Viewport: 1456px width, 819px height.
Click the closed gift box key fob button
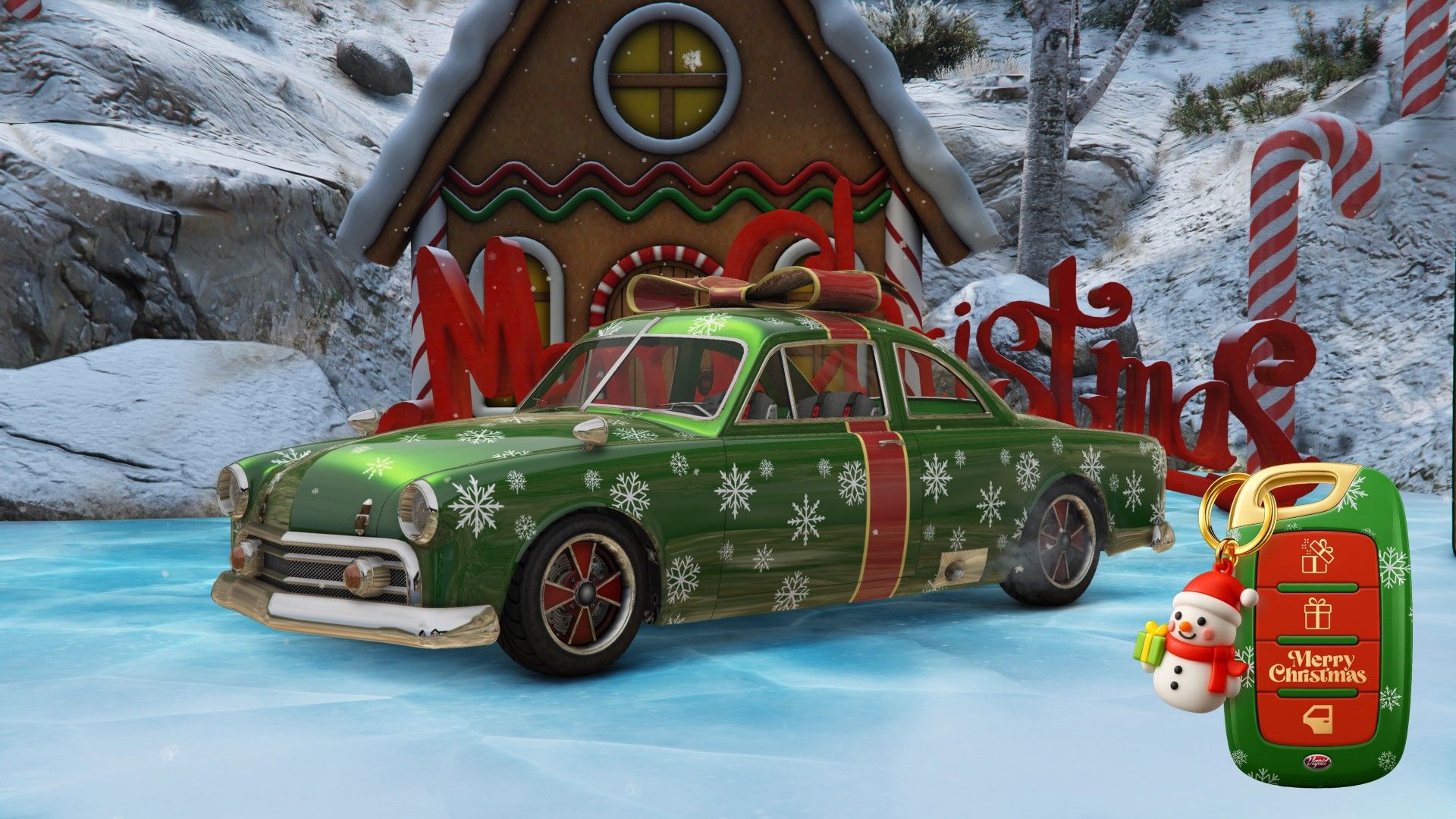pos(1317,613)
